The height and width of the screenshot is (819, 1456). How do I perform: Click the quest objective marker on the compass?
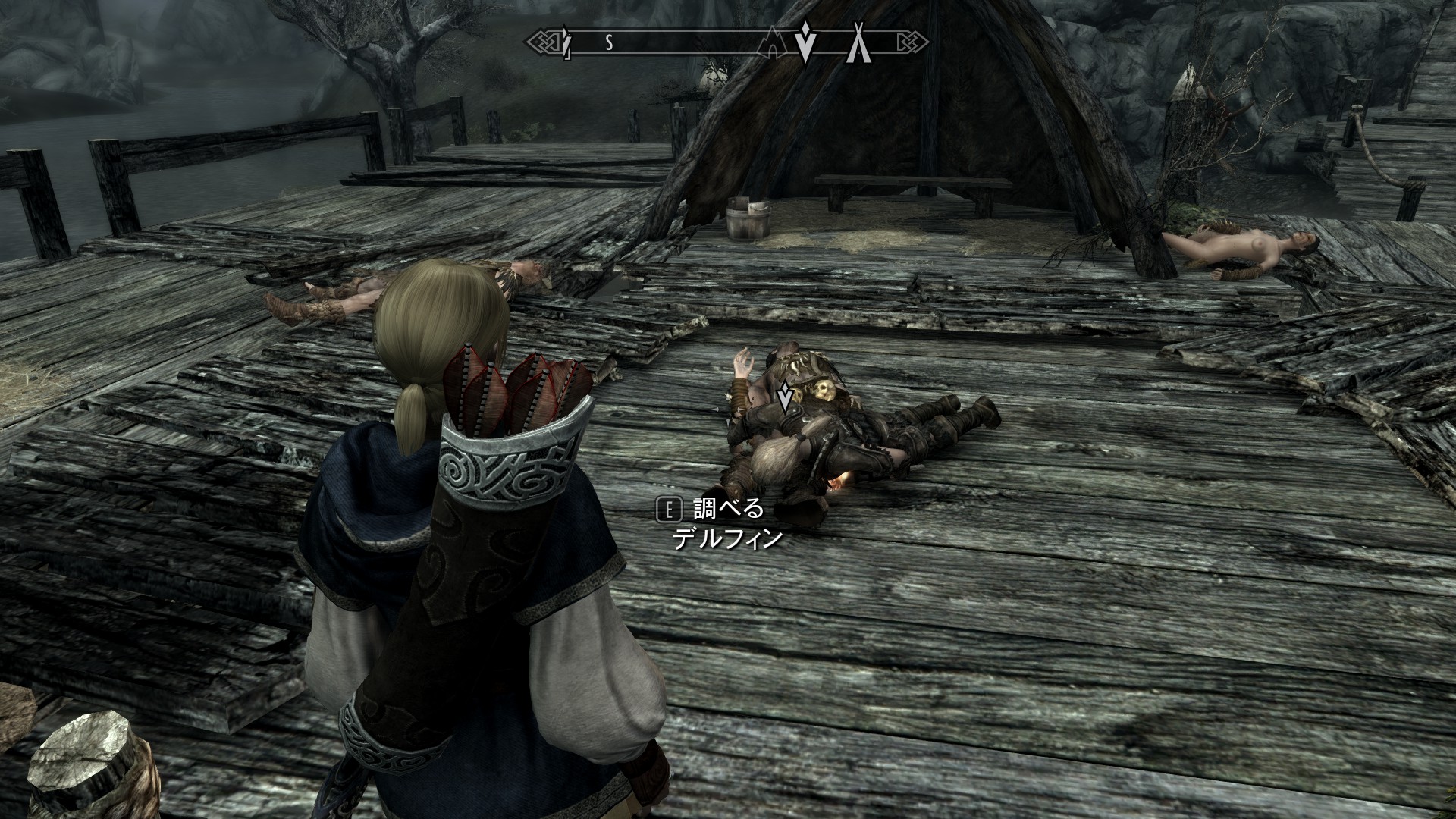tap(805, 43)
